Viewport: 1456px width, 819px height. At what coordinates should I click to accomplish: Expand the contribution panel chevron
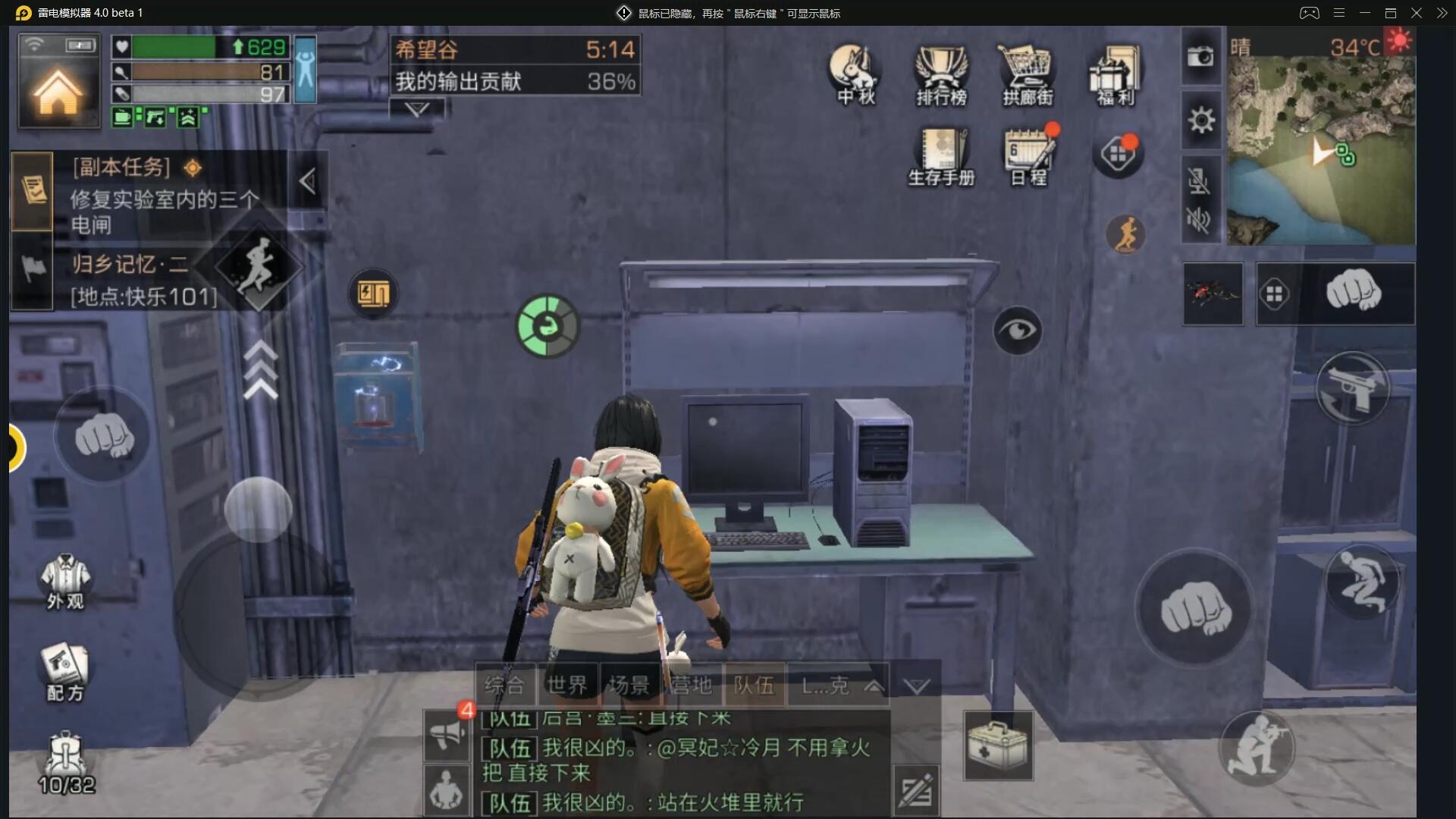416,110
